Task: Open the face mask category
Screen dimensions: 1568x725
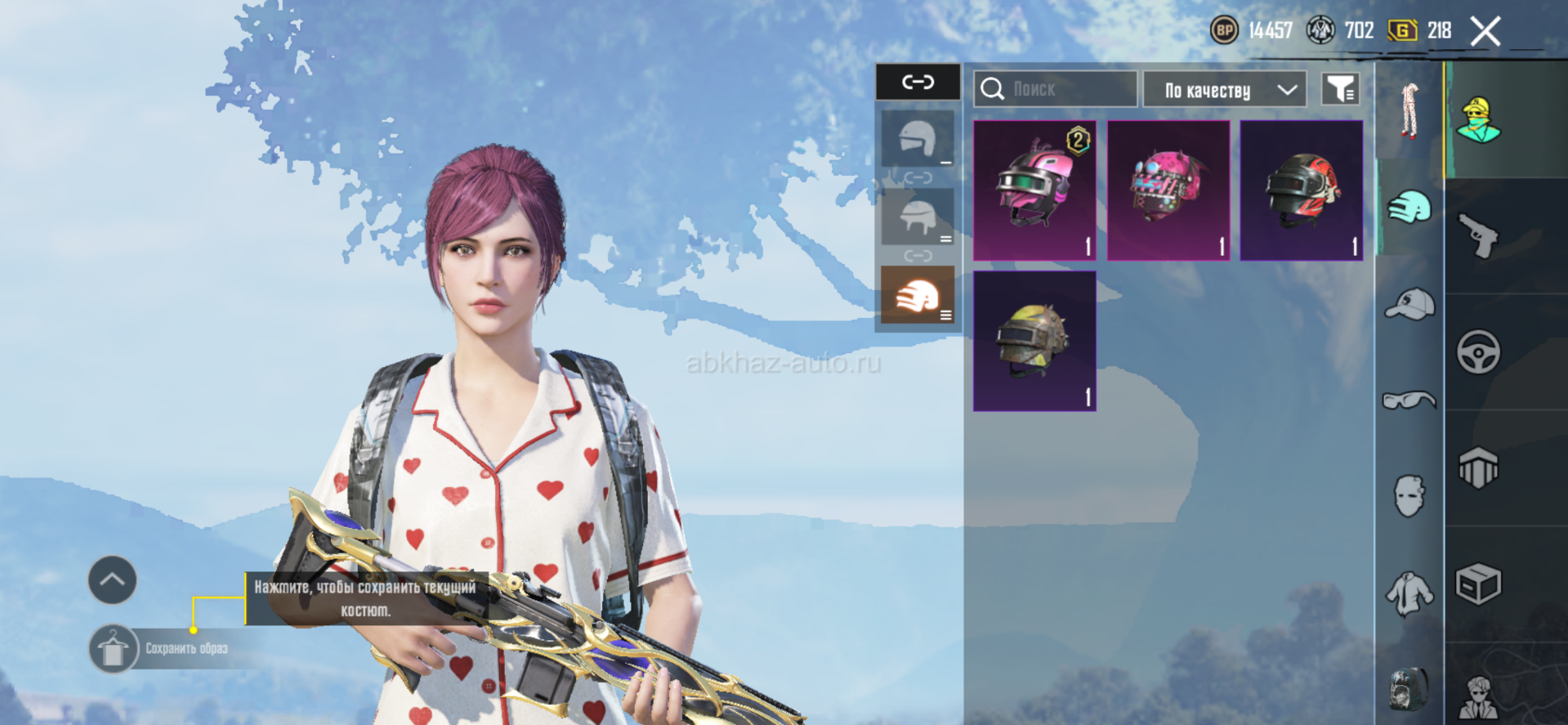Action: (1409, 495)
